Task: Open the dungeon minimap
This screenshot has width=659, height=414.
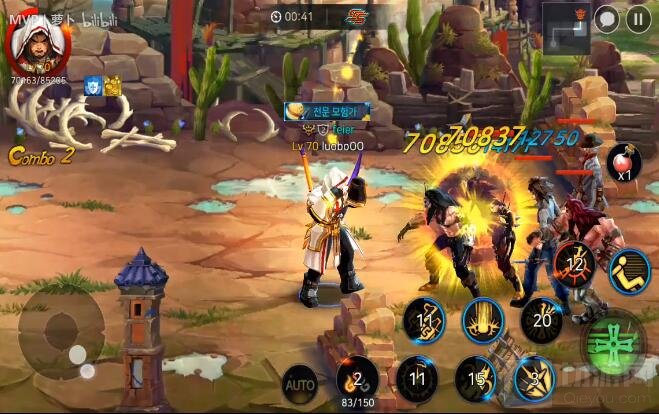Action: point(566,26)
